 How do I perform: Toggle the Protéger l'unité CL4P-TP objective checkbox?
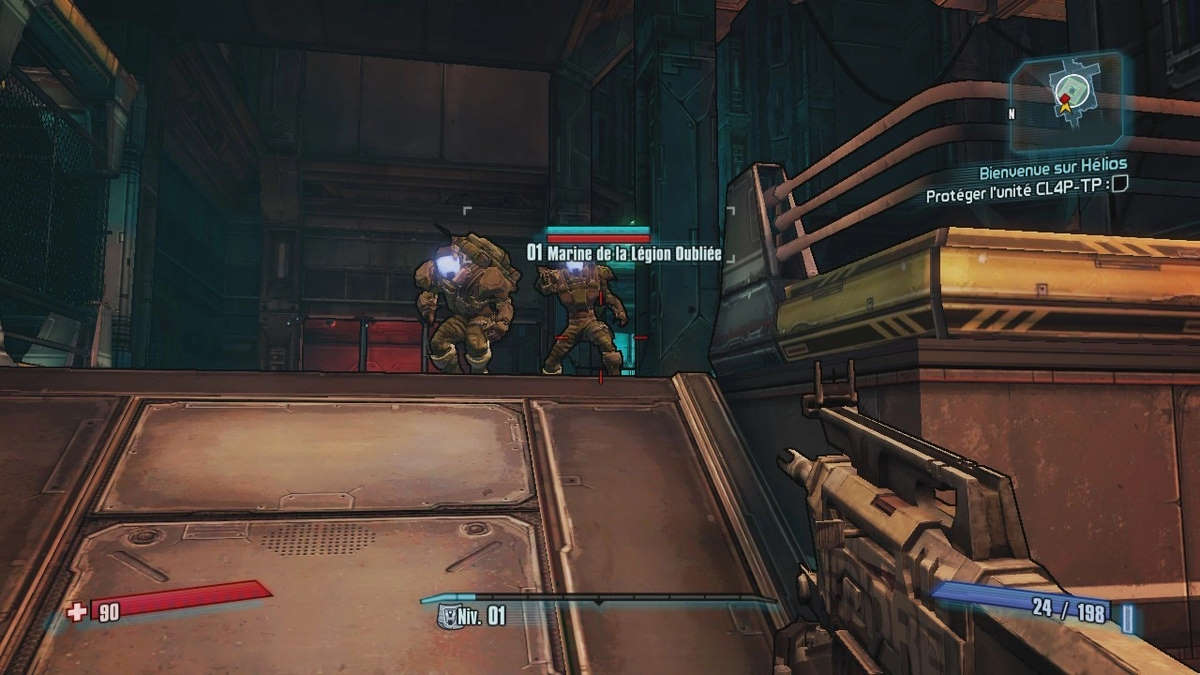[1120, 183]
